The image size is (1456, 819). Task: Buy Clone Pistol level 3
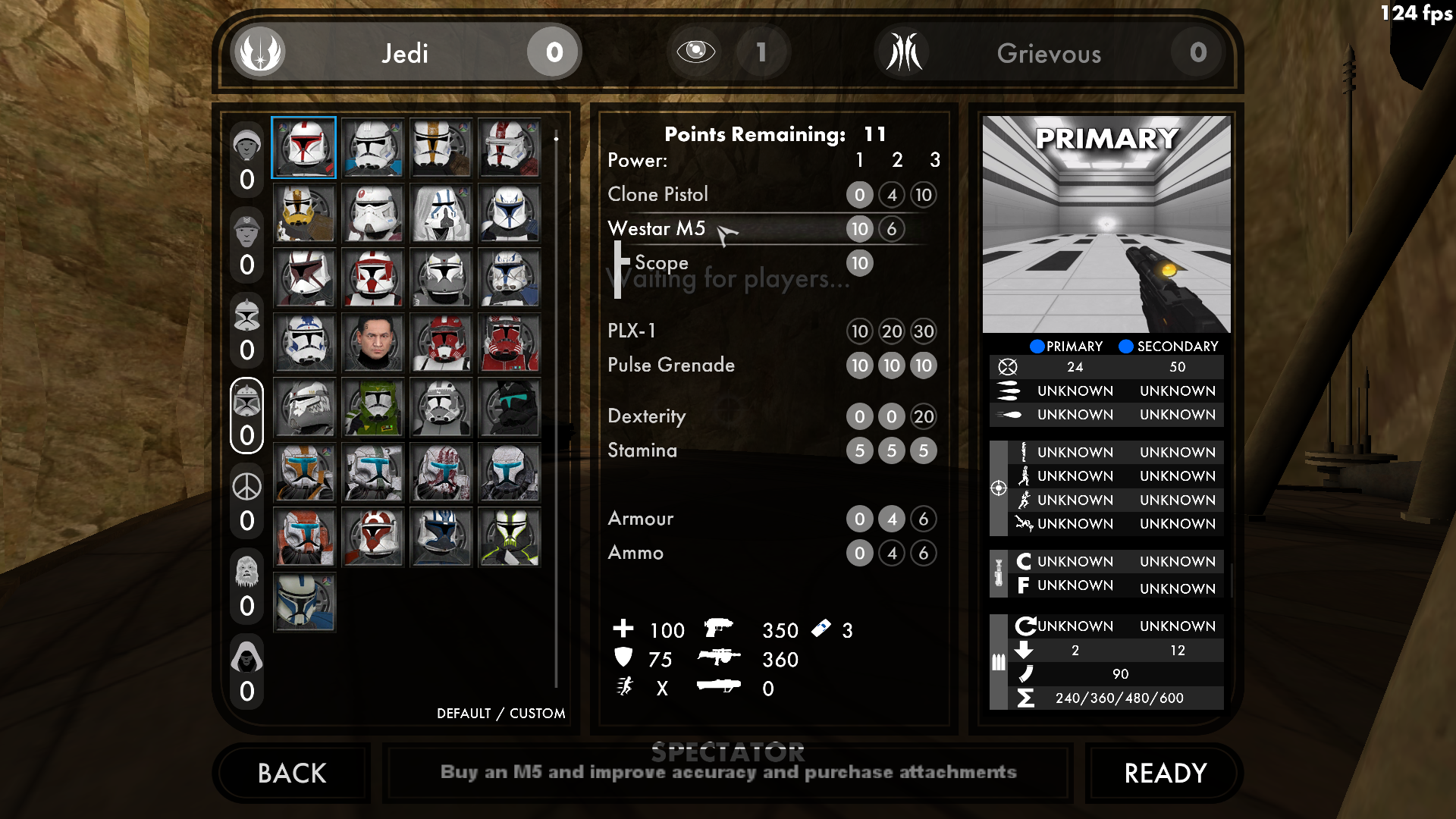click(x=923, y=195)
